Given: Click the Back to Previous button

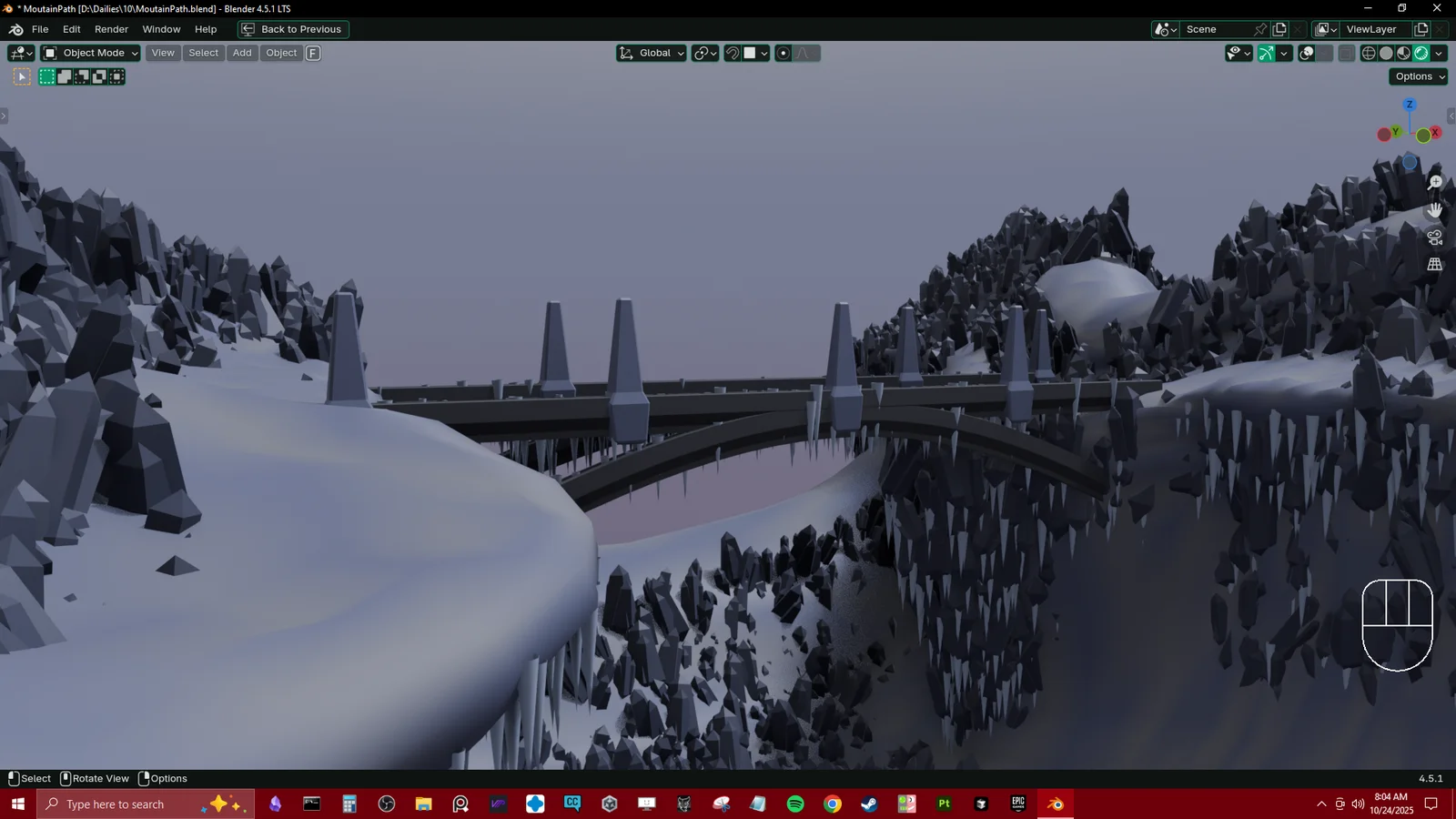Looking at the screenshot, I should (292, 29).
